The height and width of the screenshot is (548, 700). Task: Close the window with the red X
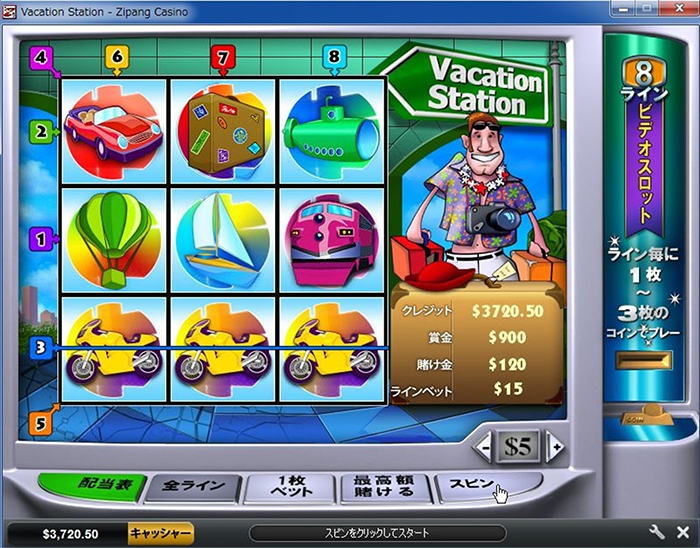click(x=681, y=10)
